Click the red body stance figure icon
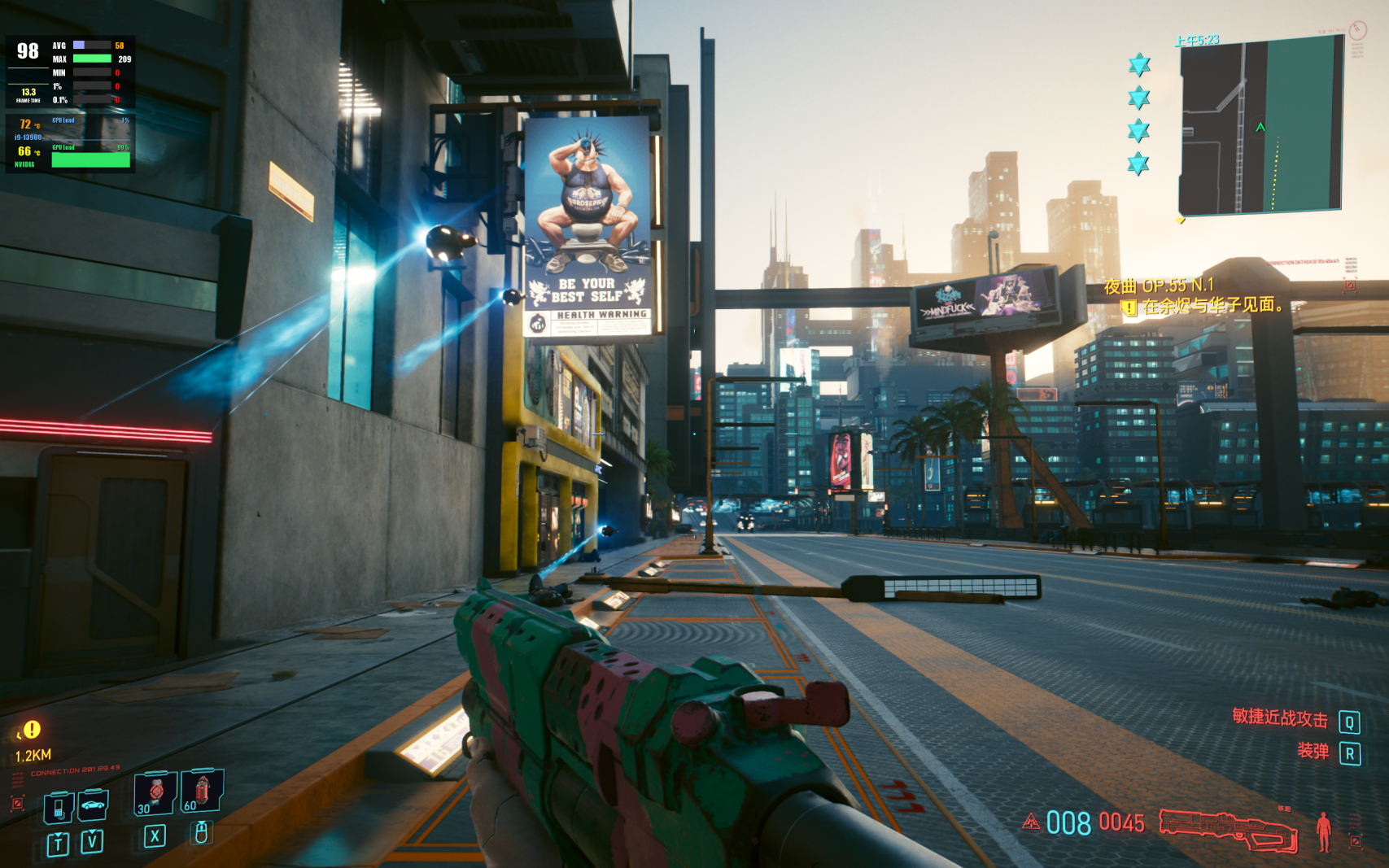Image resolution: width=1389 pixels, height=868 pixels. (1324, 831)
